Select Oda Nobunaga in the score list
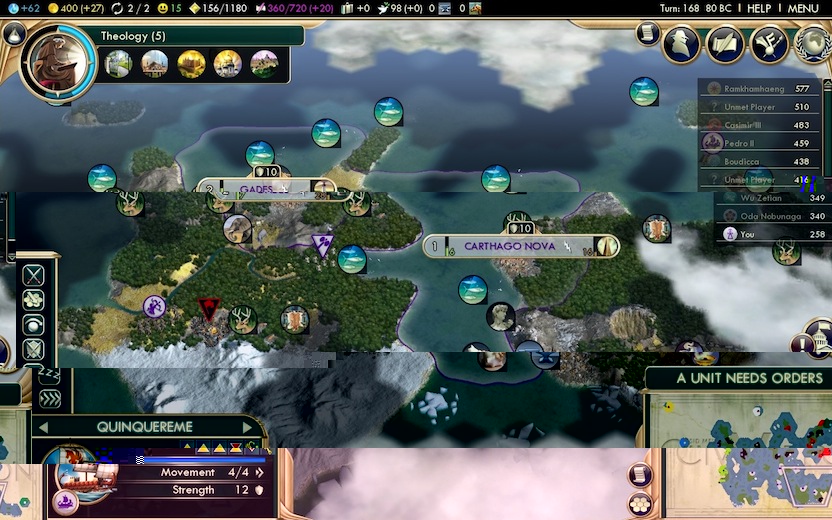The height and width of the screenshot is (520, 832). (770, 216)
